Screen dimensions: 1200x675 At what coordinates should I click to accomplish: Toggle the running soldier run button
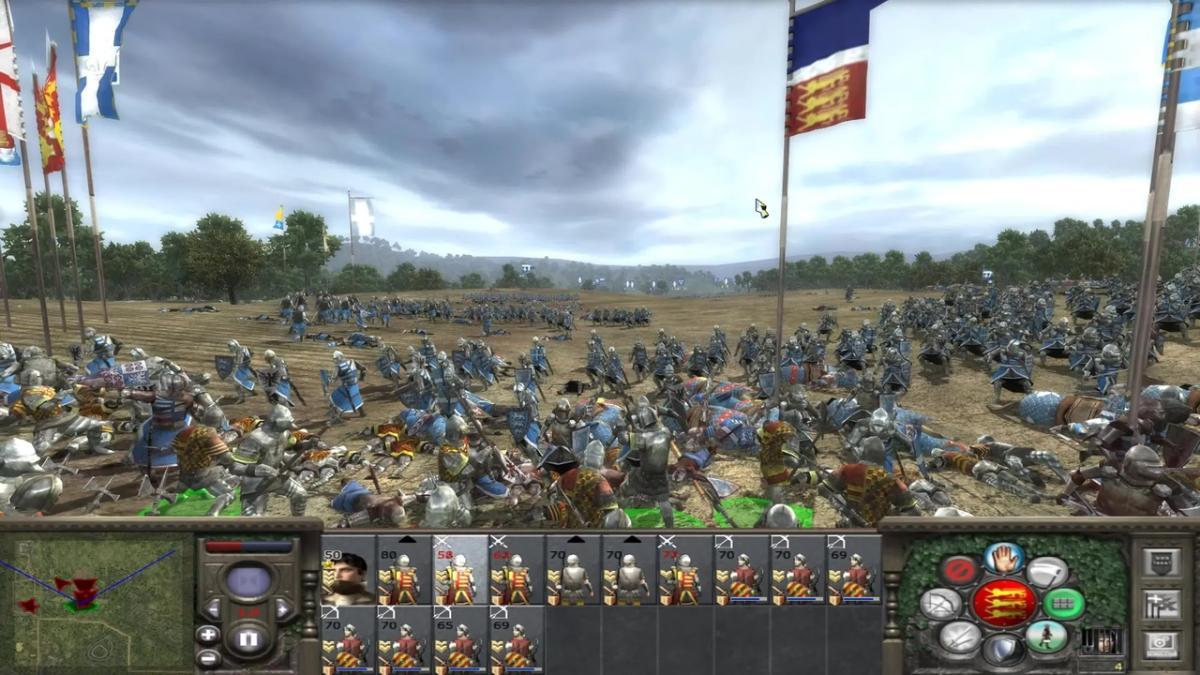[x=1047, y=637]
